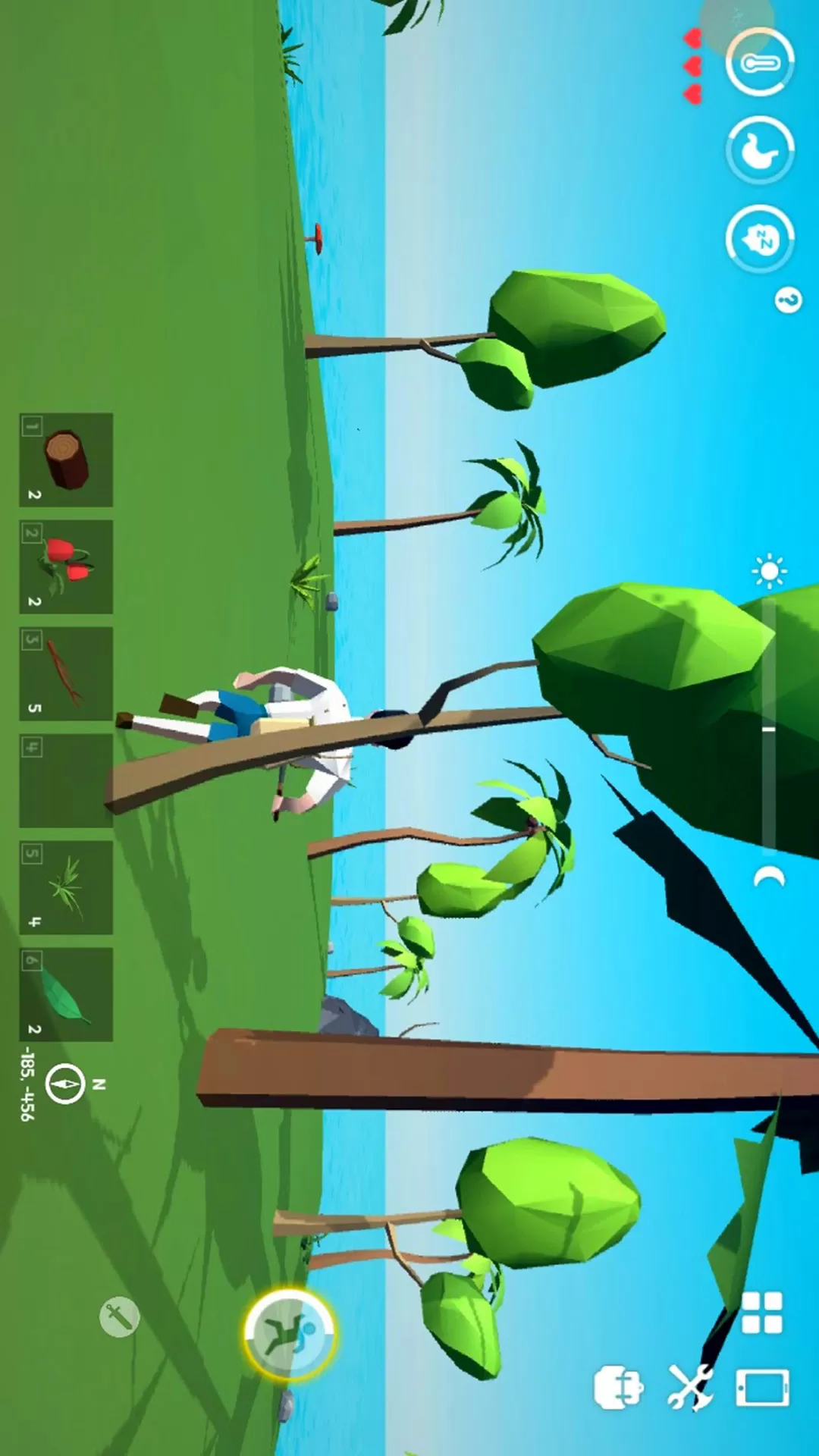Check the thermometer temperature status
Screen dimensions: 819x1456
coord(760,63)
